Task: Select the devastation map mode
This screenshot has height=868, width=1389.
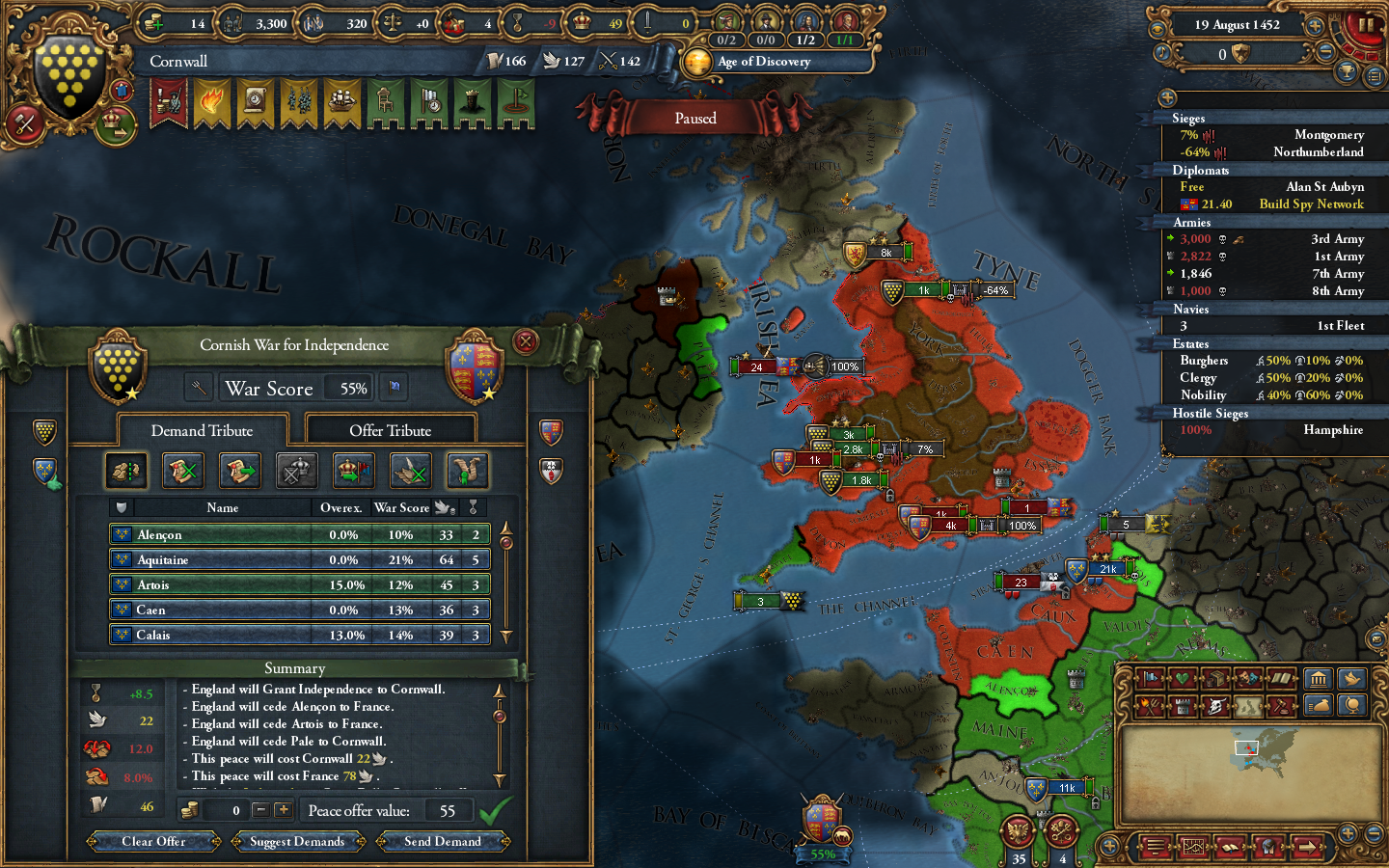Action: click(x=1215, y=706)
